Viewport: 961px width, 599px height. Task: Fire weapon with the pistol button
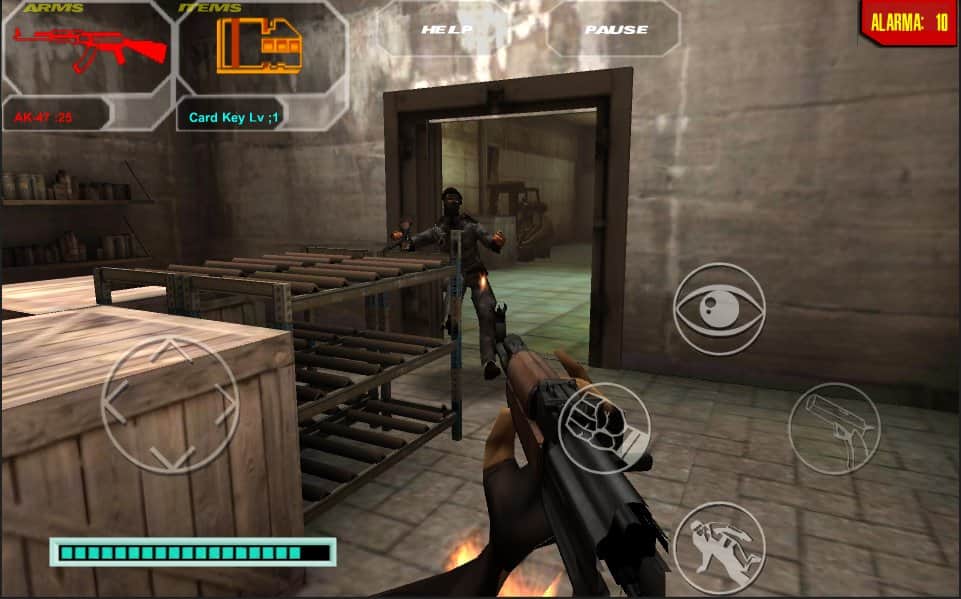coord(834,428)
